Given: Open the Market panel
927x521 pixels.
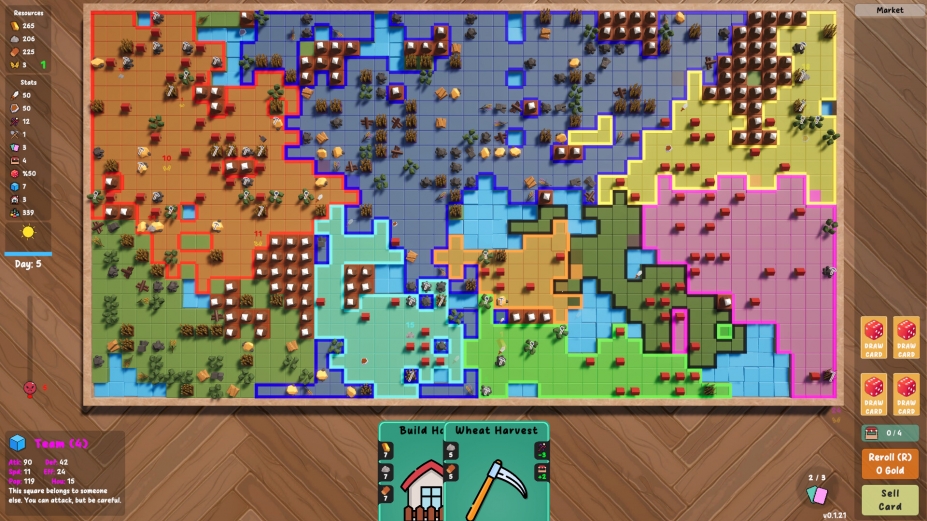Looking at the screenshot, I should pos(889,10).
